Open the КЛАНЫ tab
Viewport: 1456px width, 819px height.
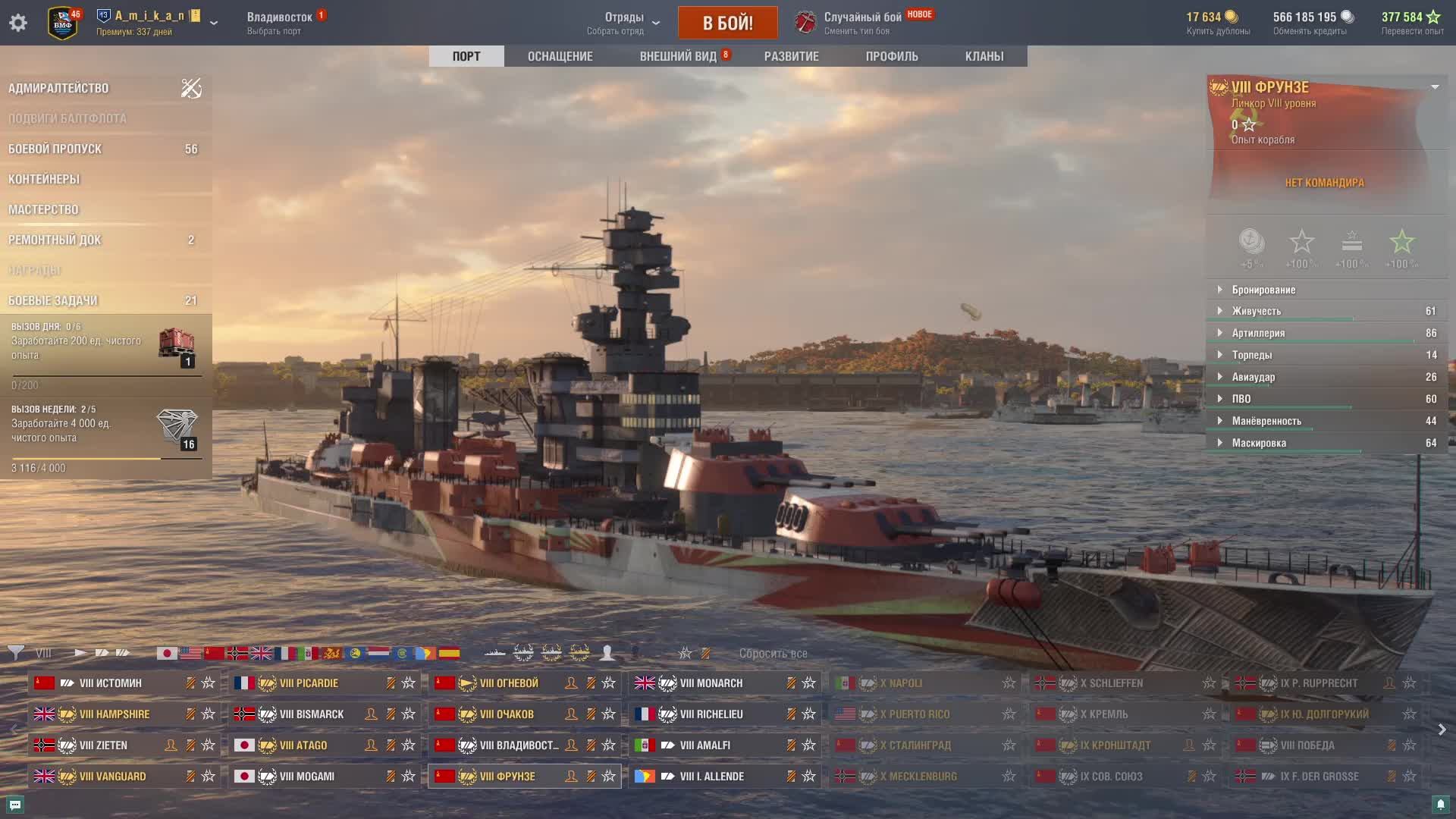click(x=984, y=56)
